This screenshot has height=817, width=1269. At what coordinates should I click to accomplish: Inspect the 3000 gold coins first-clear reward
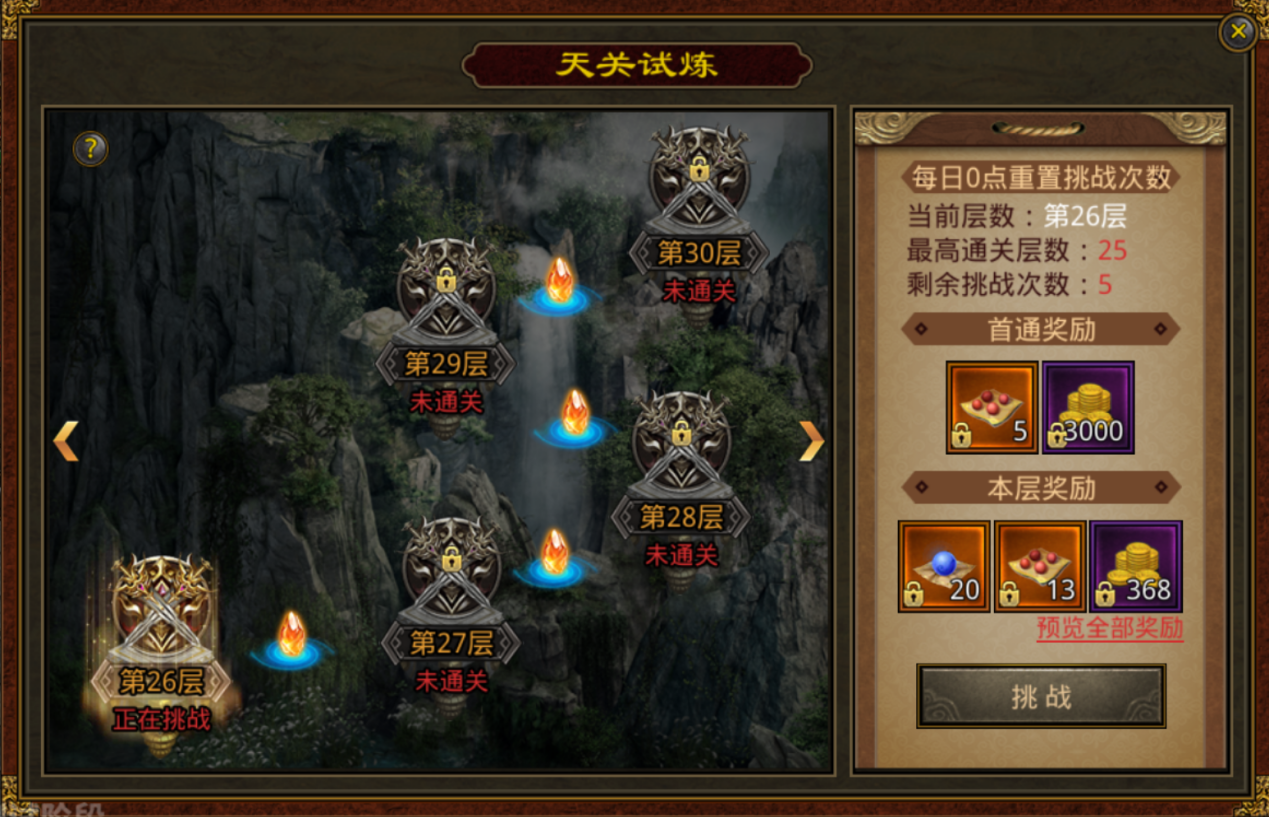[1088, 407]
